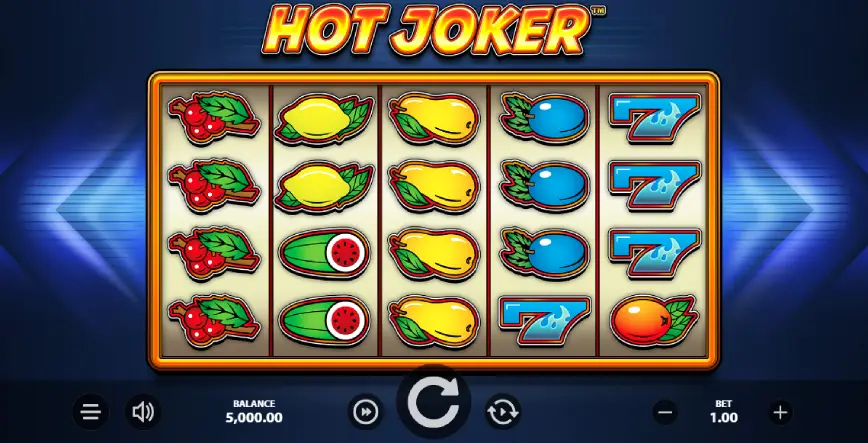Enable the fast-forward turbo spin
Viewport: 868px width, 443px height.
pos(366,411)
